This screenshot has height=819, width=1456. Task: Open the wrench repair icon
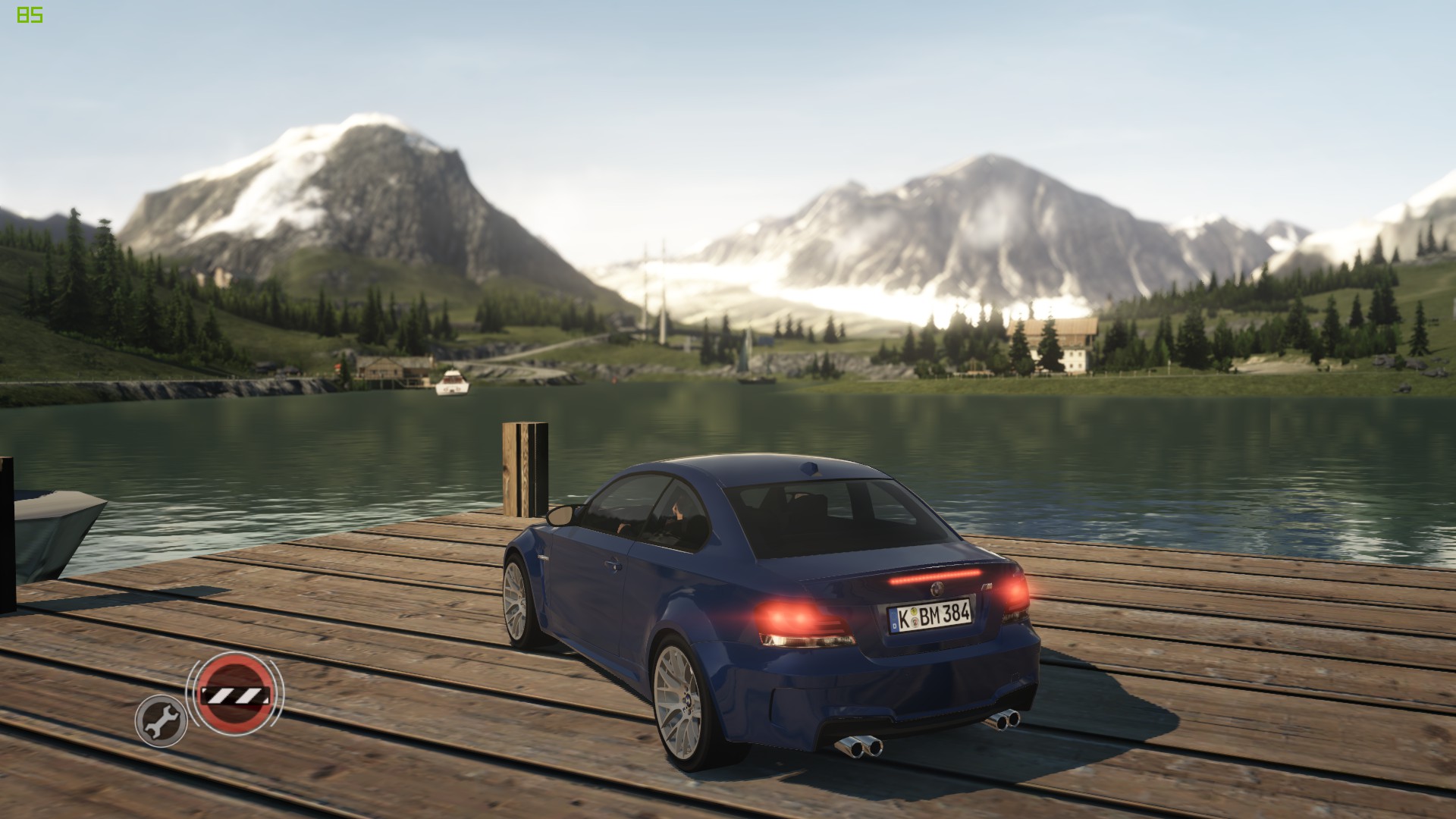tap(161, 720)
